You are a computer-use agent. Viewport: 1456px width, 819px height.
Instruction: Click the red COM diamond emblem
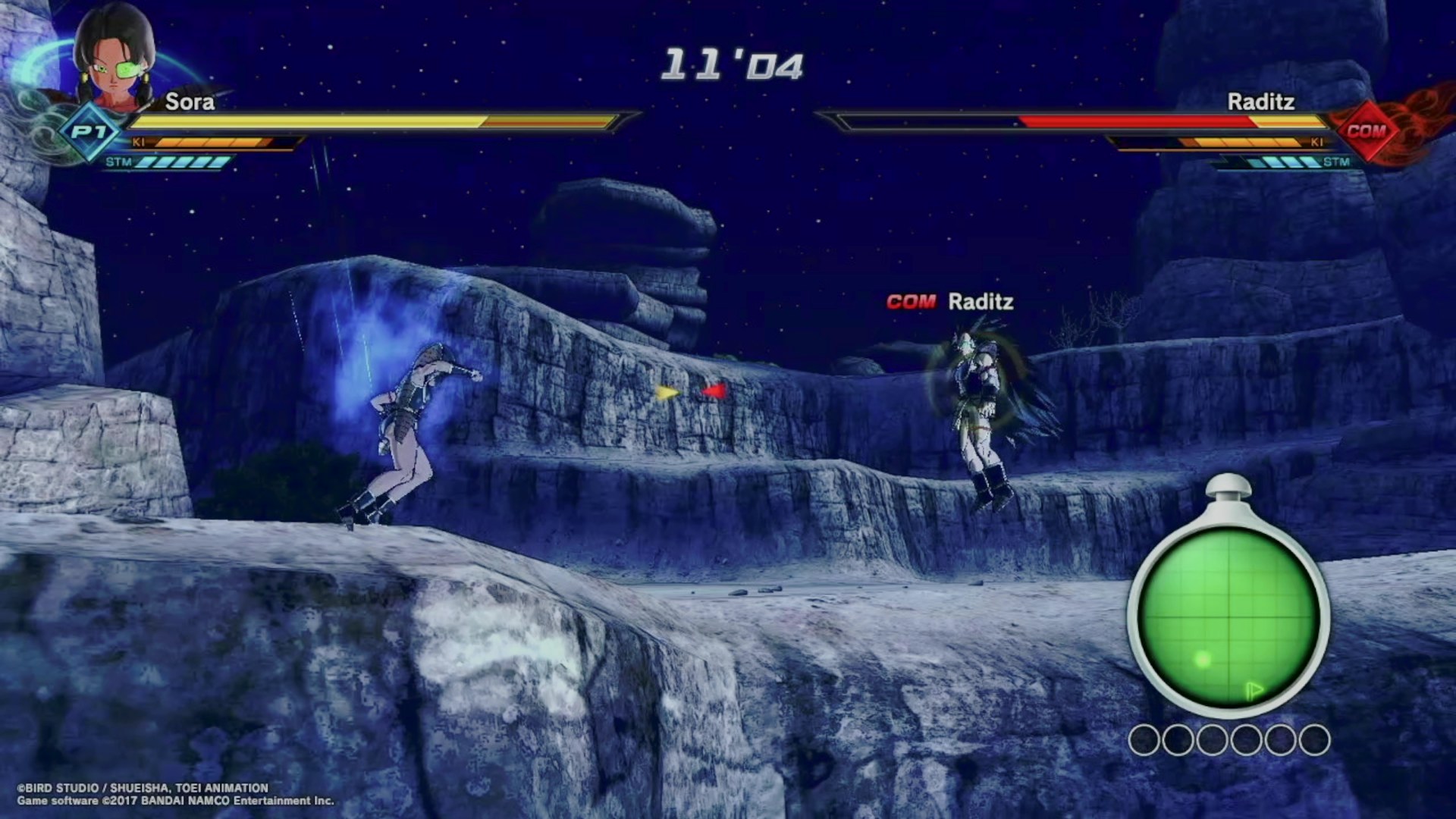tap(1366, 130)
